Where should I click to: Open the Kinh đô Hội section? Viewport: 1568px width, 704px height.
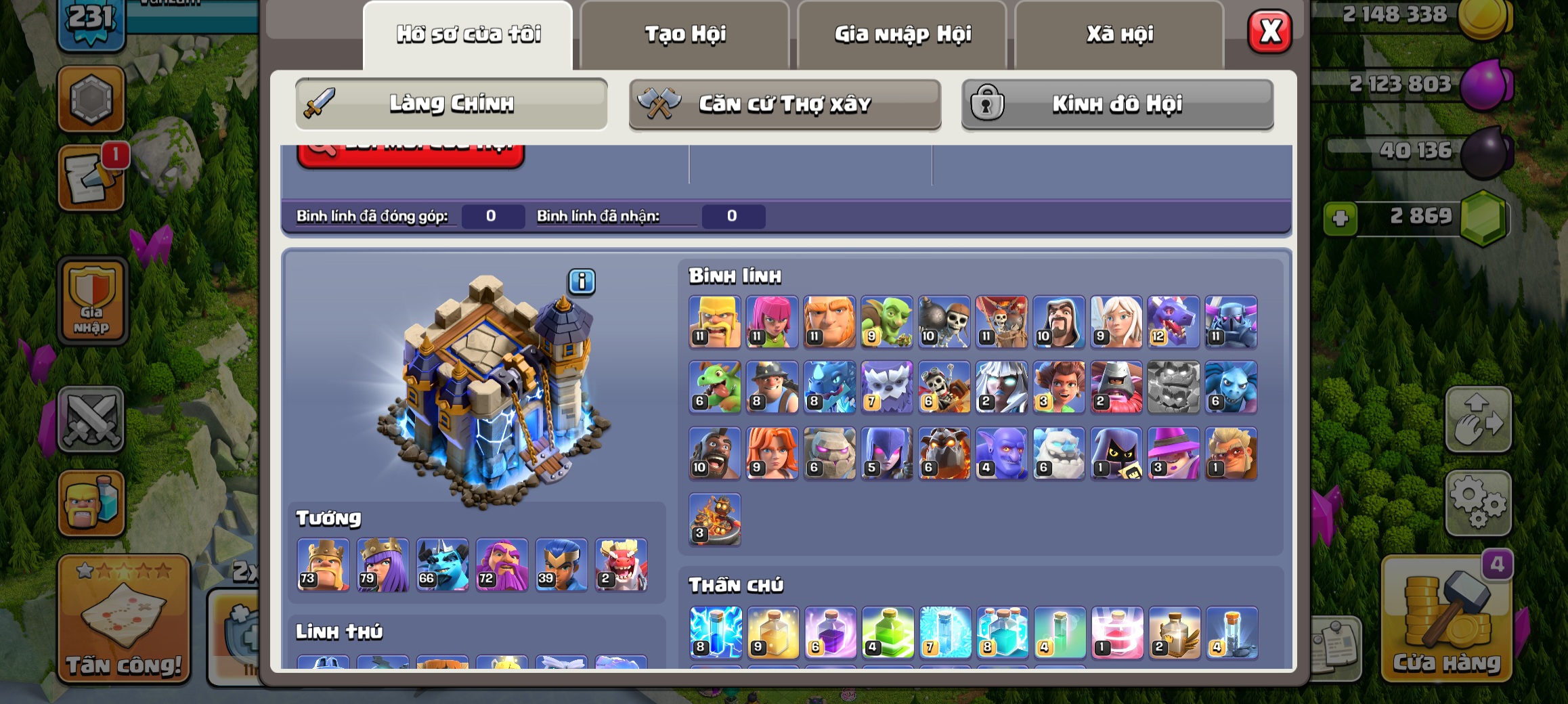click(1117, 104)
